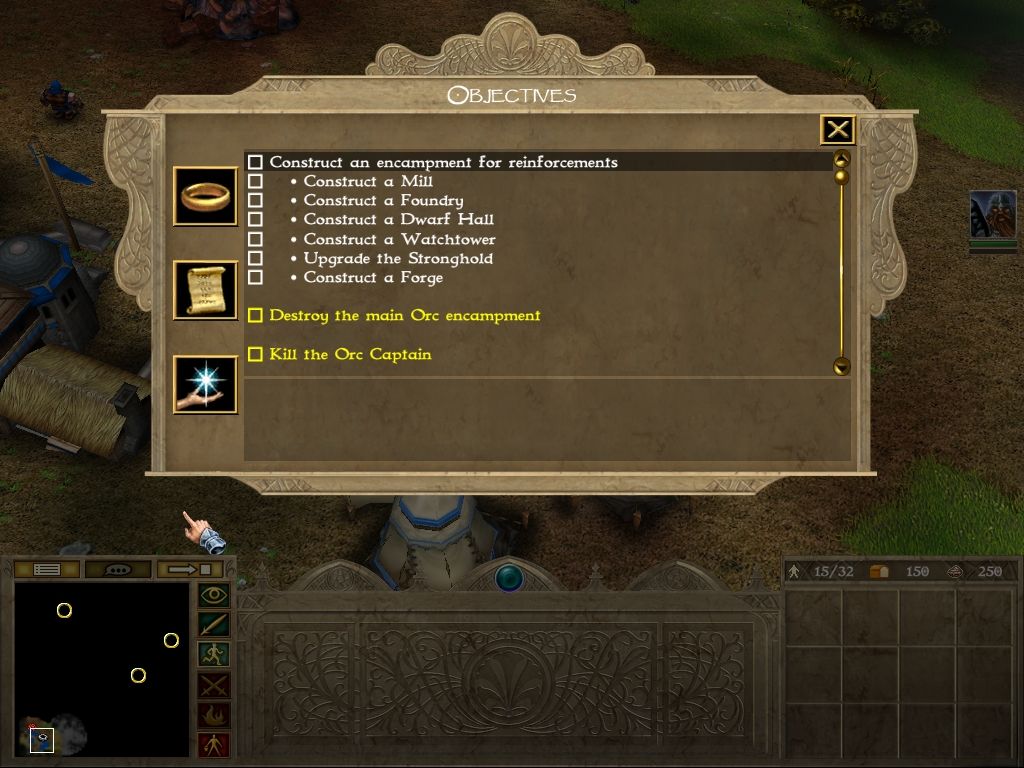Click the arrow-to-square button above minimap

pyautogui.click(x=189, y=570)
